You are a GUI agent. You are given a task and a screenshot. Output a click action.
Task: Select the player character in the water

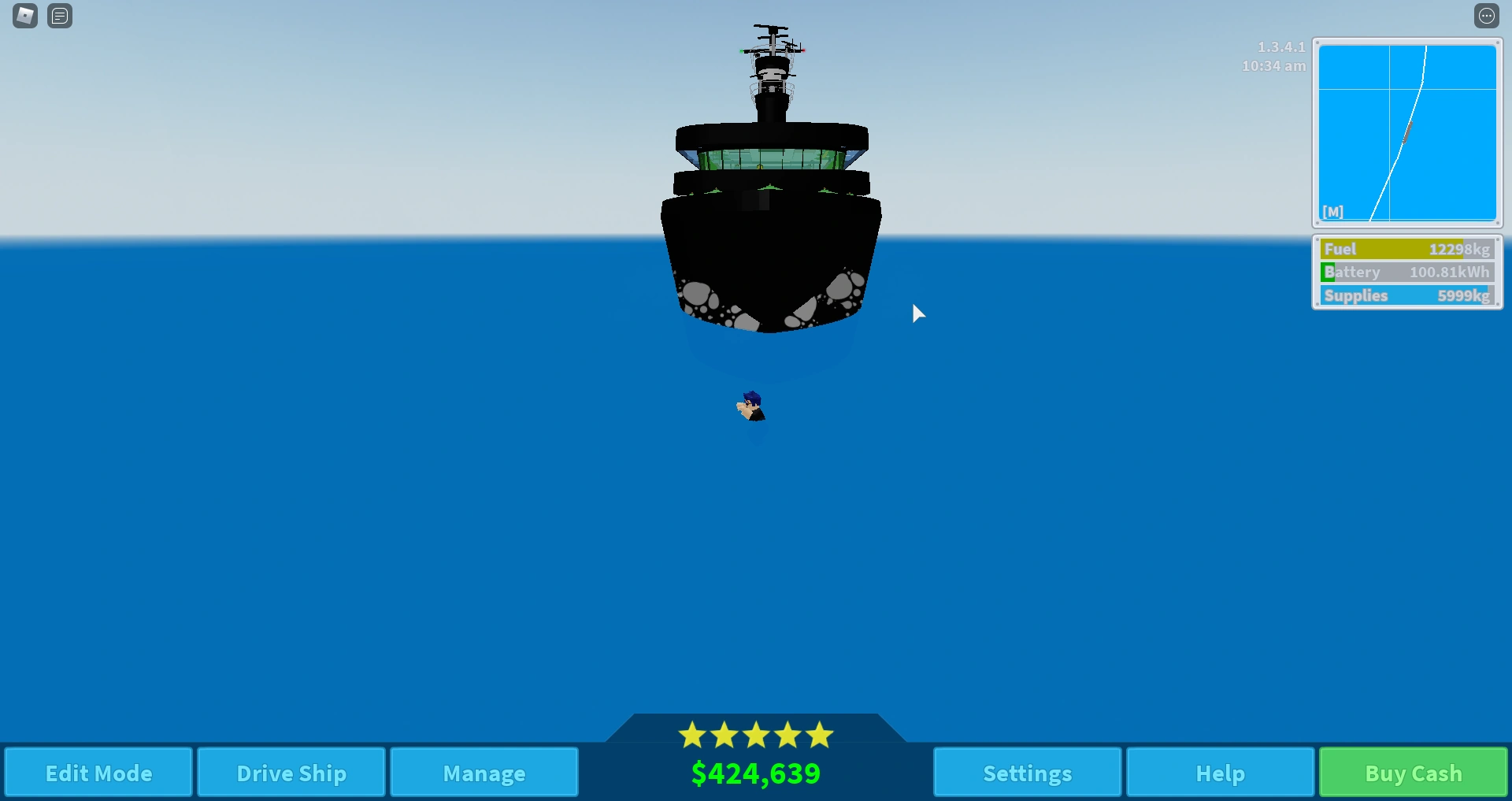click(x=749, y=406)
